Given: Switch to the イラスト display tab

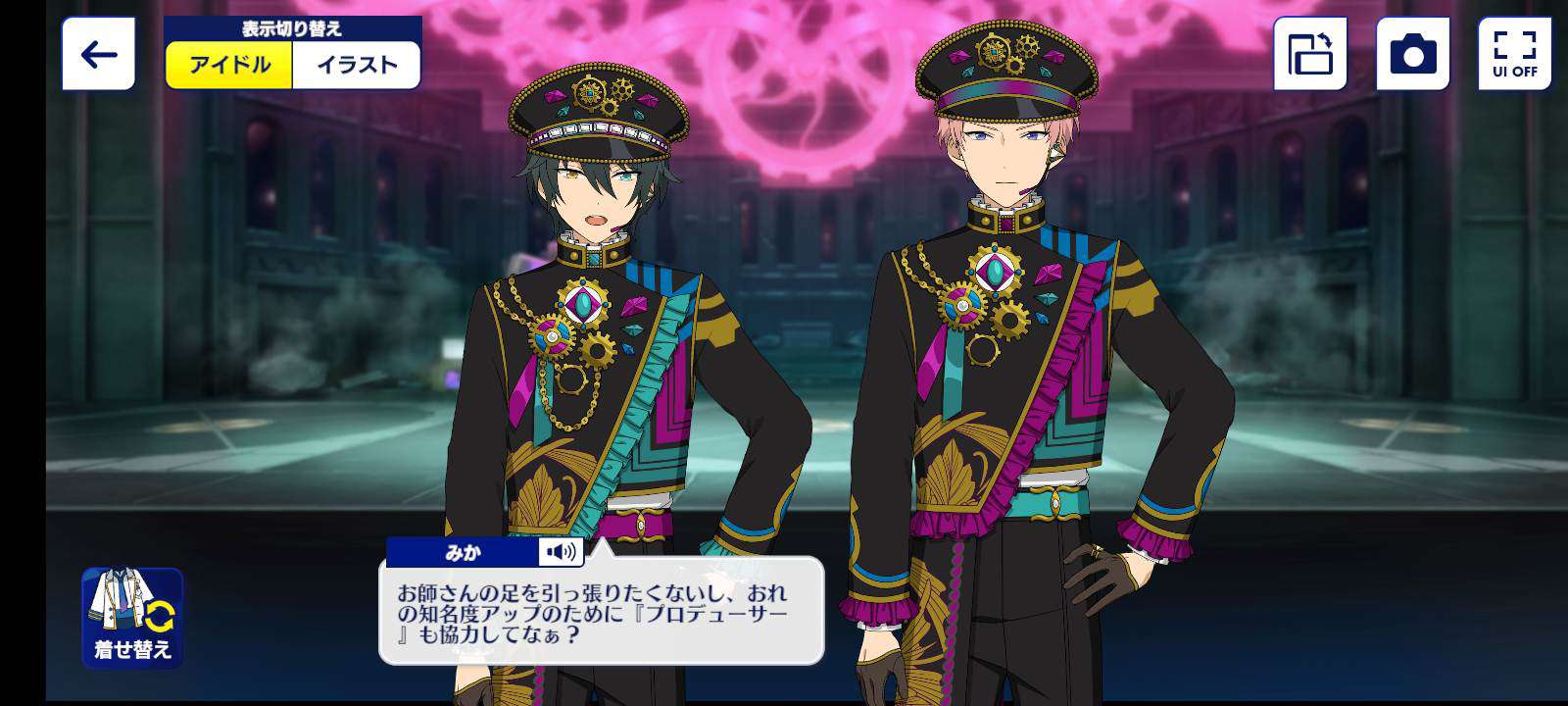Looking at the screenshot, I should 357,66.
